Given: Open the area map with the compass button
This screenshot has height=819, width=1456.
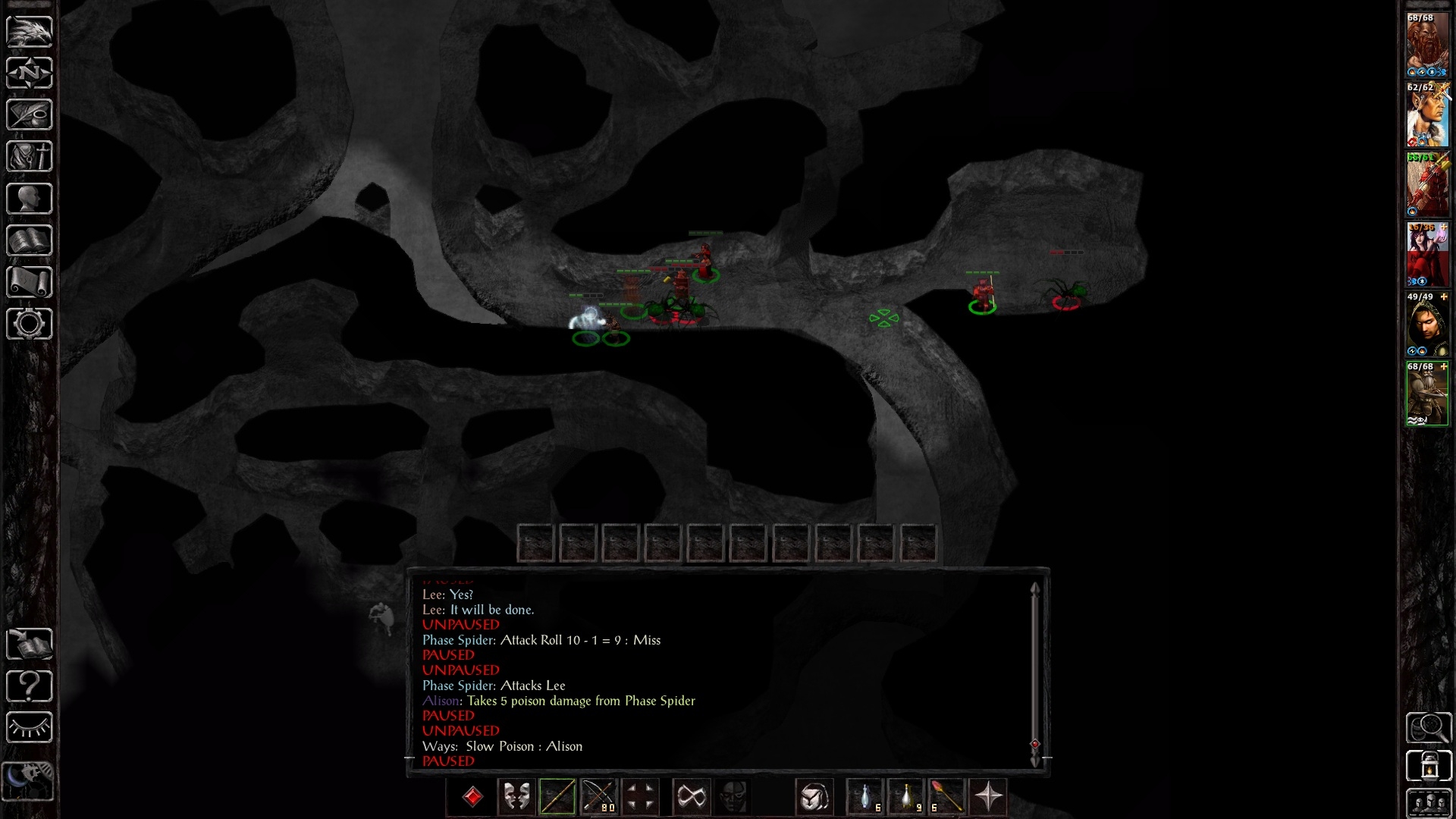Looking at the screenshot, I should click(x=30, y=74).
